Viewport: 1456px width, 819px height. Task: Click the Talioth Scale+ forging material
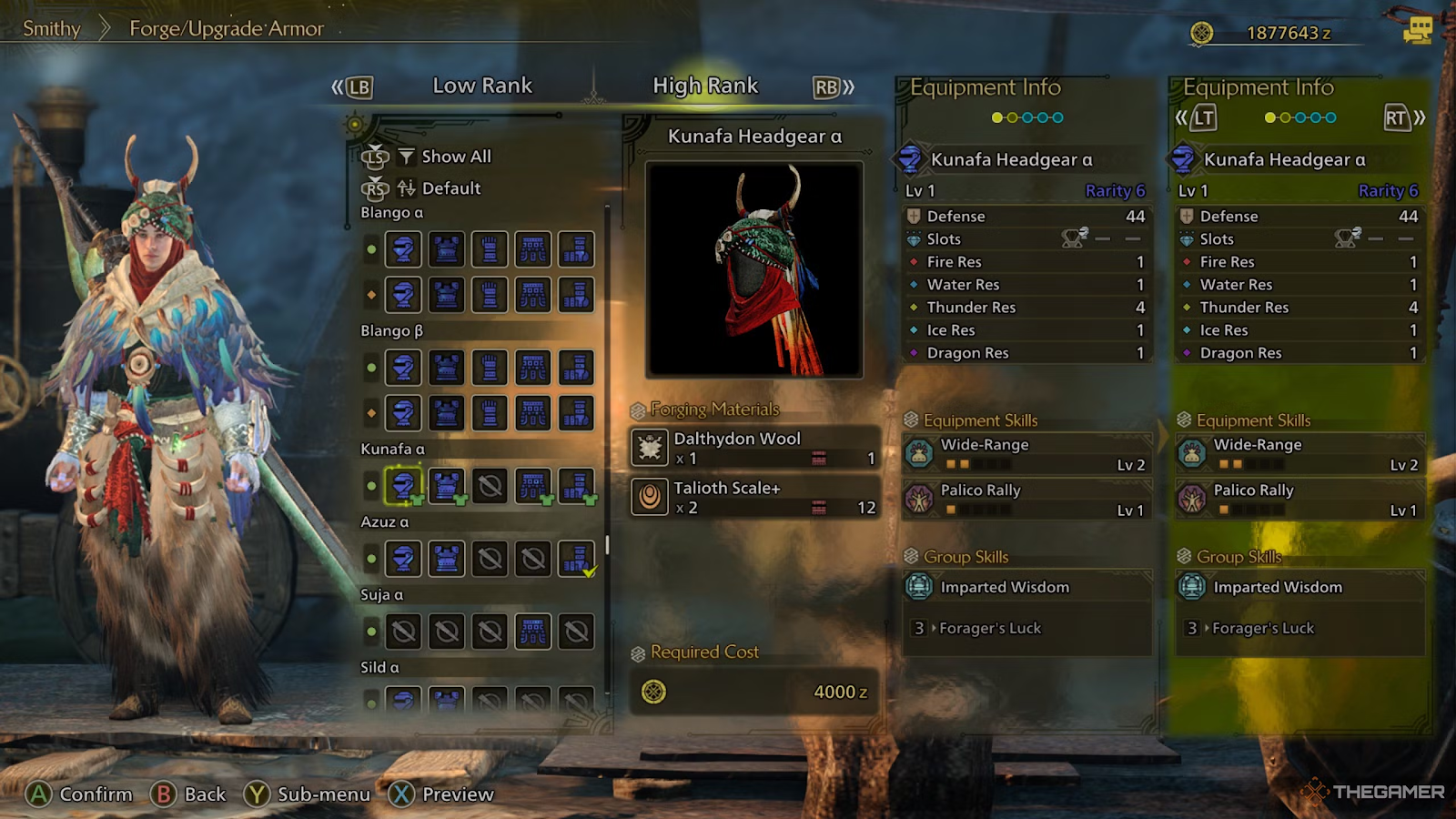click(753, 497)
